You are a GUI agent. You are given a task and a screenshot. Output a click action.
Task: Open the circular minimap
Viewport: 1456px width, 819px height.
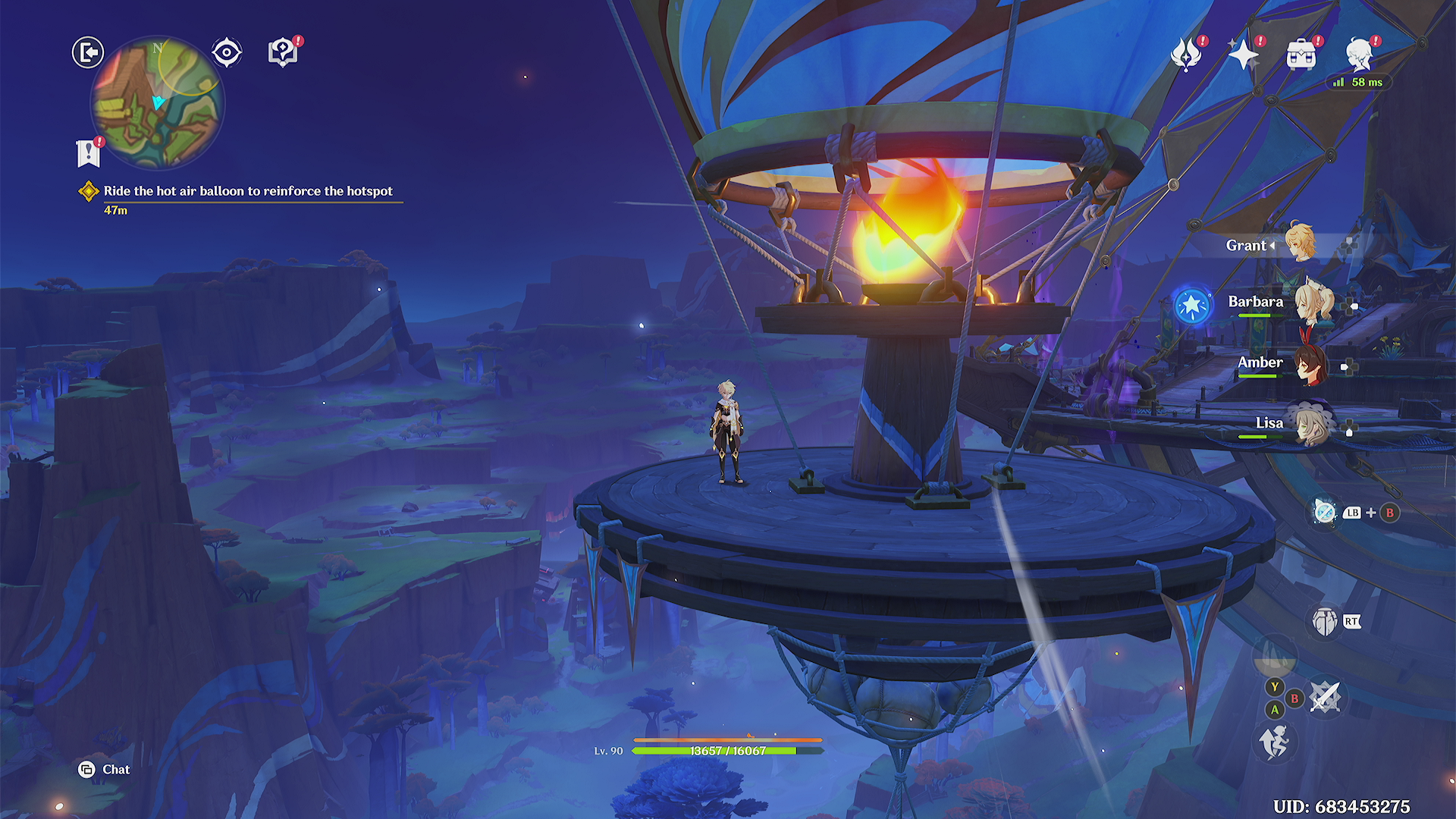coord(157,104)
